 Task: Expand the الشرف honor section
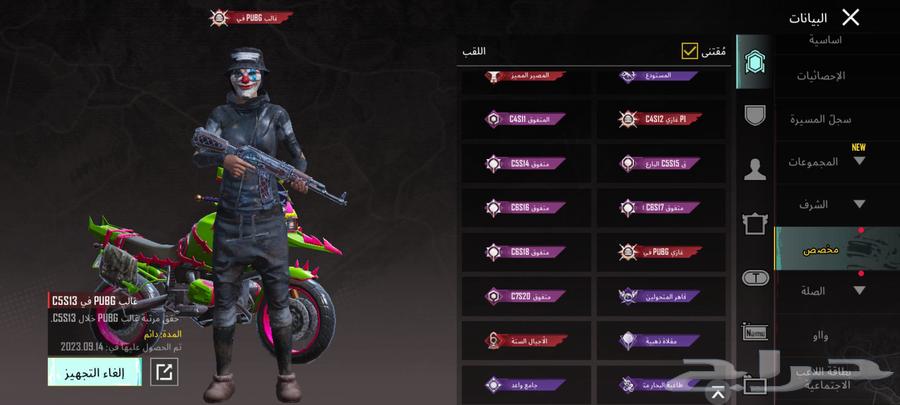pyautogui.click(x=825, y=204)
